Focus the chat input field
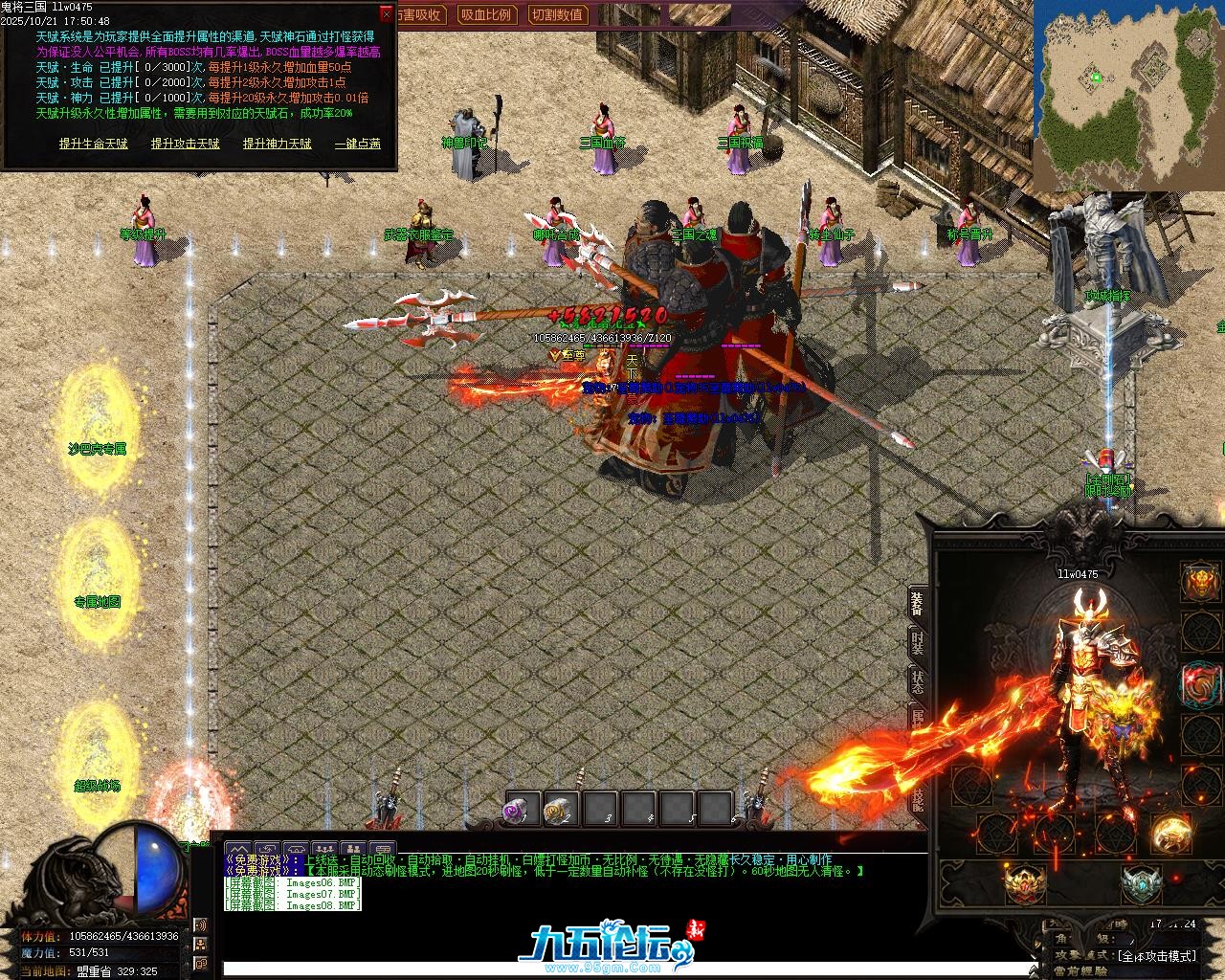The height and width of the screenshot is (980, 1225). (x=574, y=969)
